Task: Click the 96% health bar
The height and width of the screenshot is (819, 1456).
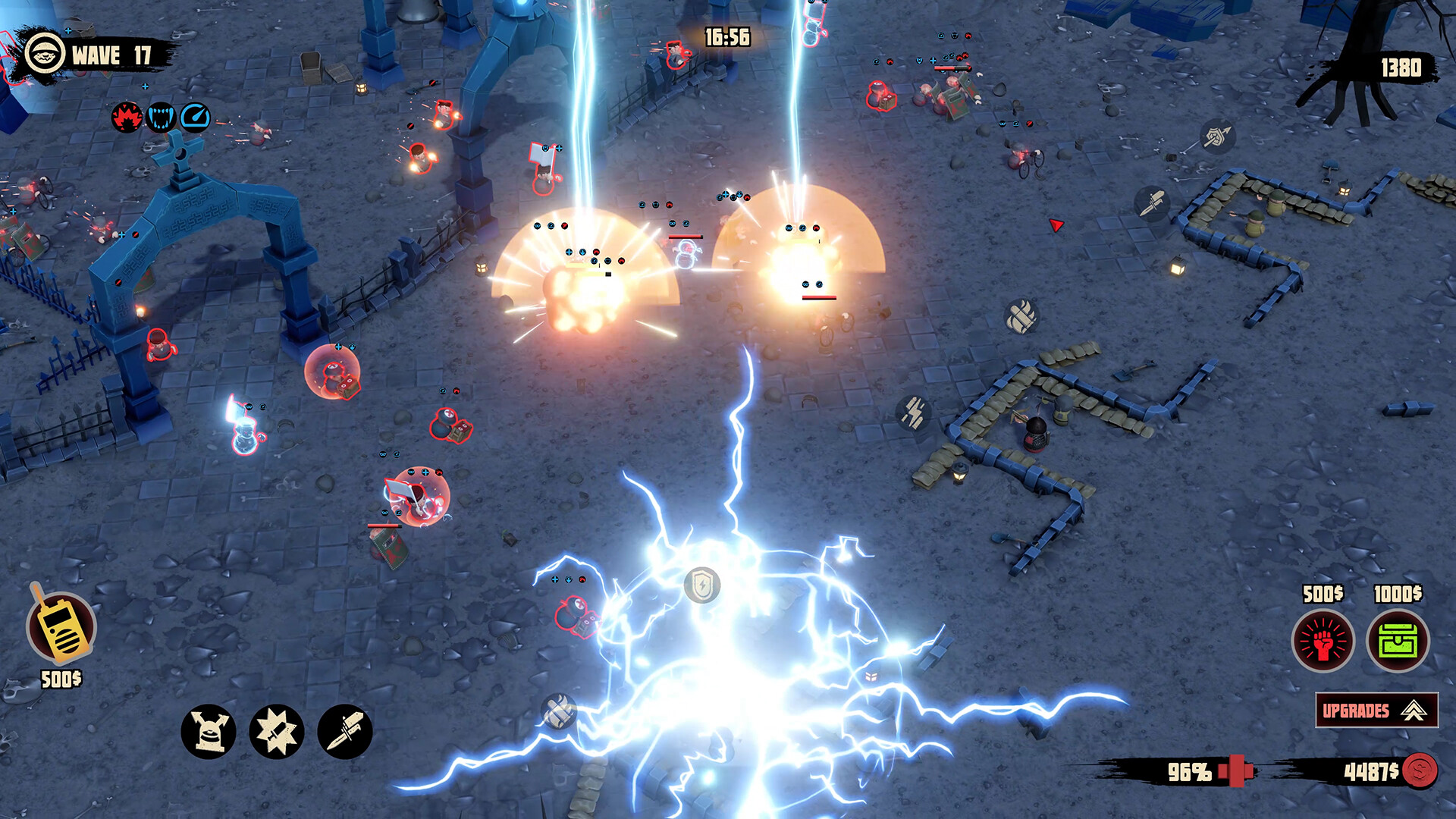Action: (x=1188, y=773)
